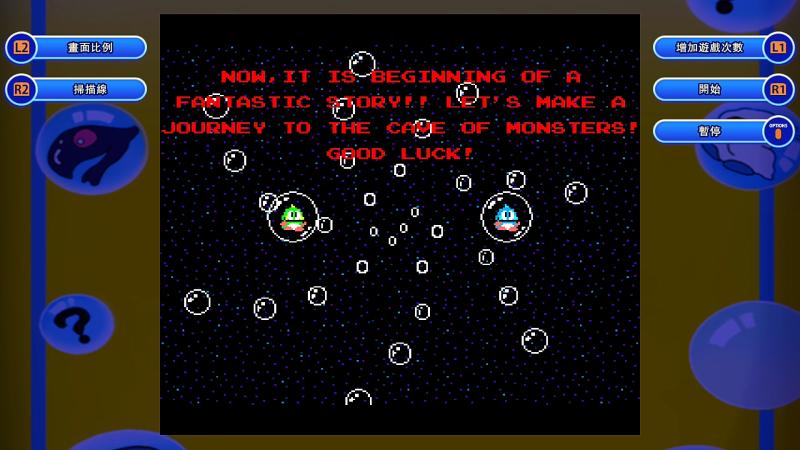Choose the 開始 start button
The height and width of the screenshot is (450, 800).
pos(710,90)
